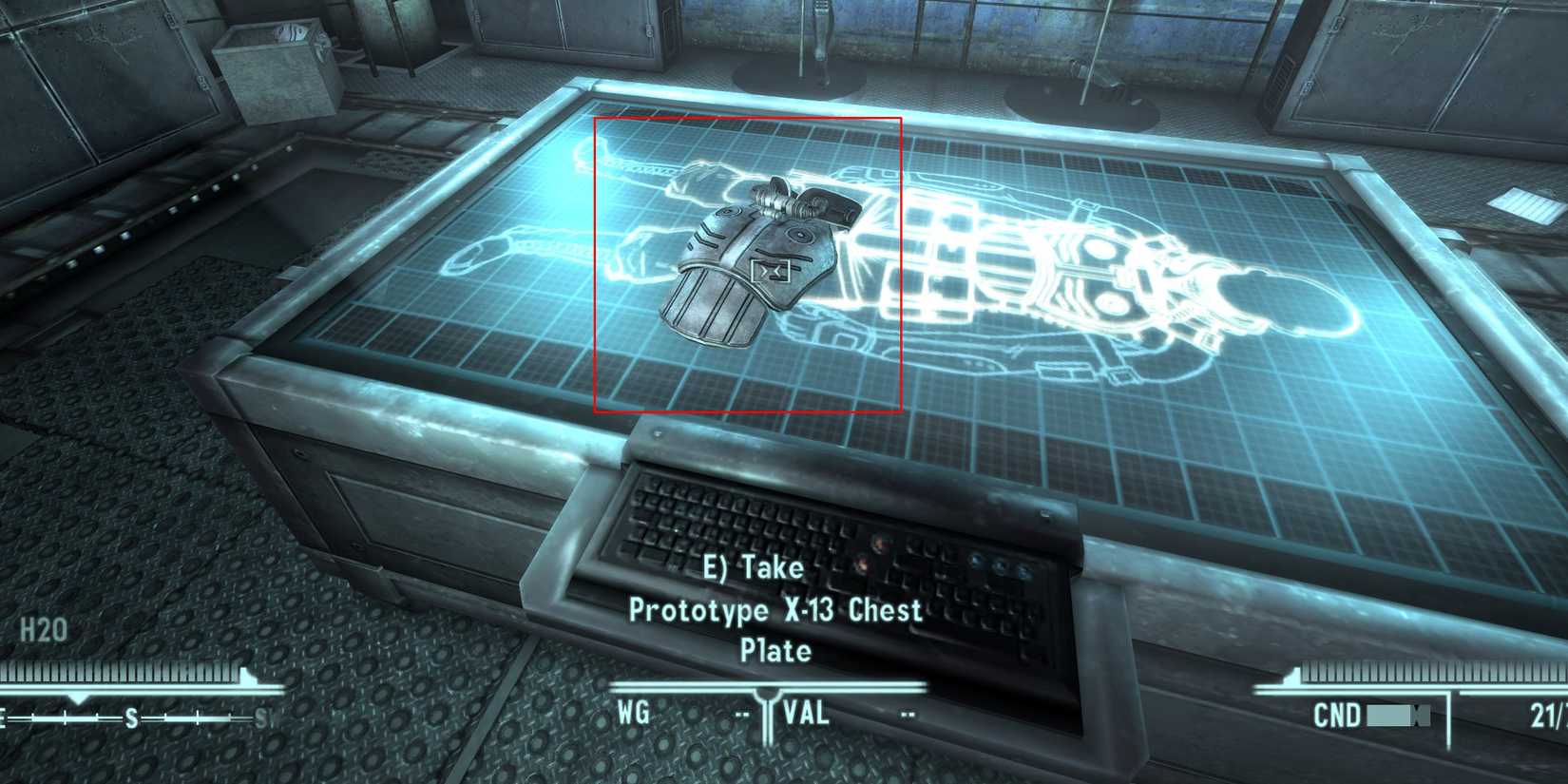Viewport: 1568px width, 784px height.
Task: Click the 21 ammo counter
Action: [x=1549, y=714]
